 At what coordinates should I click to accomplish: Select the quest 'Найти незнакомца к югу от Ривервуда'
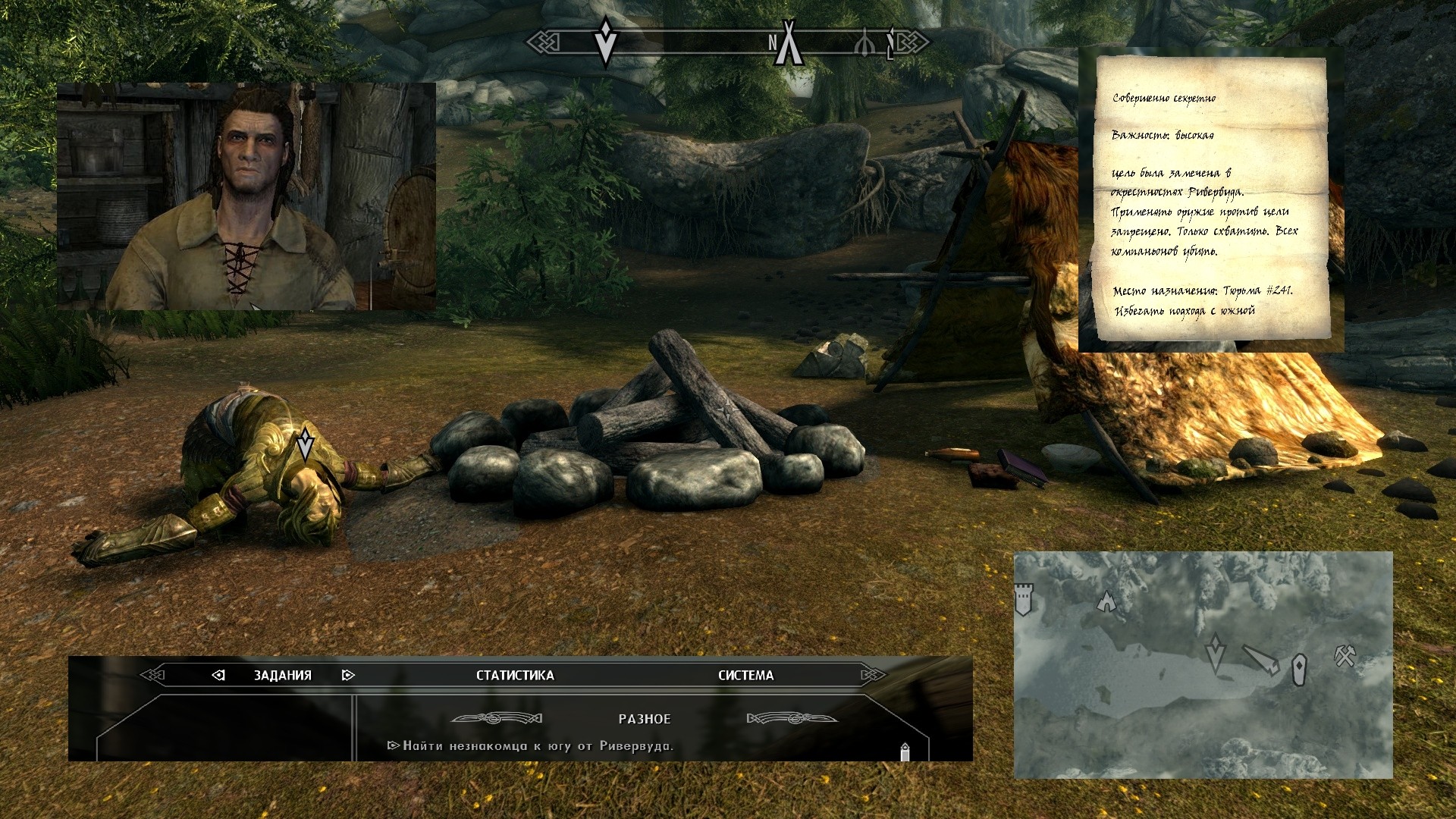538,746
